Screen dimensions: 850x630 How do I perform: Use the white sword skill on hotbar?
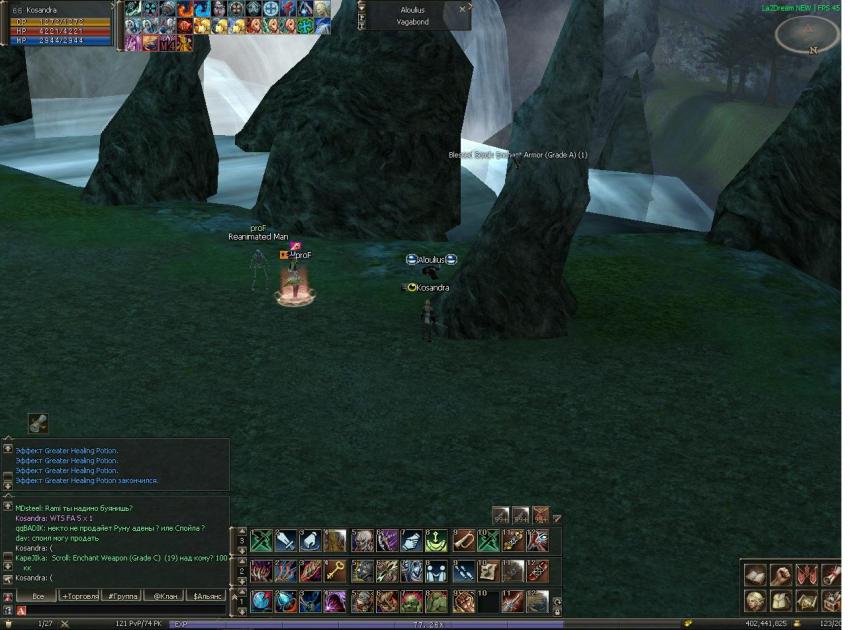click(x=285, y=541)
